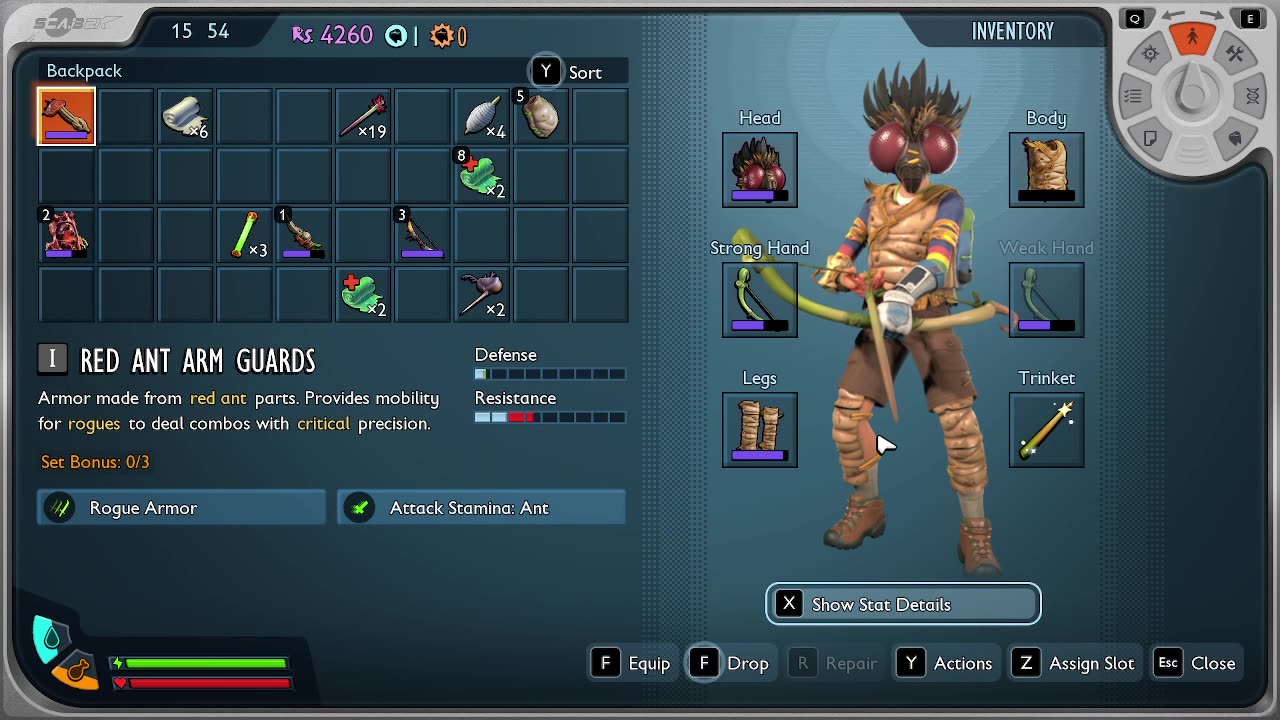Switch to the crafting hammer-and-wrench tab
Viewport: 1280px width, 720px height.
(x=1235, y=55)
